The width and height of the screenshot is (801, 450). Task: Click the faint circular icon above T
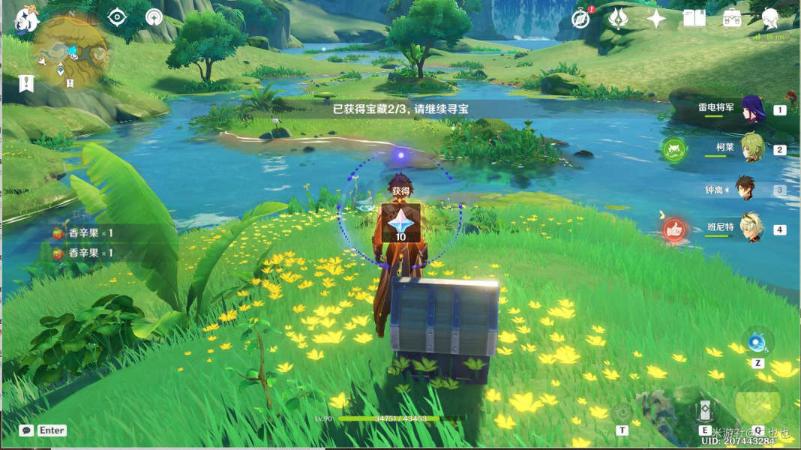click(623, 411)
